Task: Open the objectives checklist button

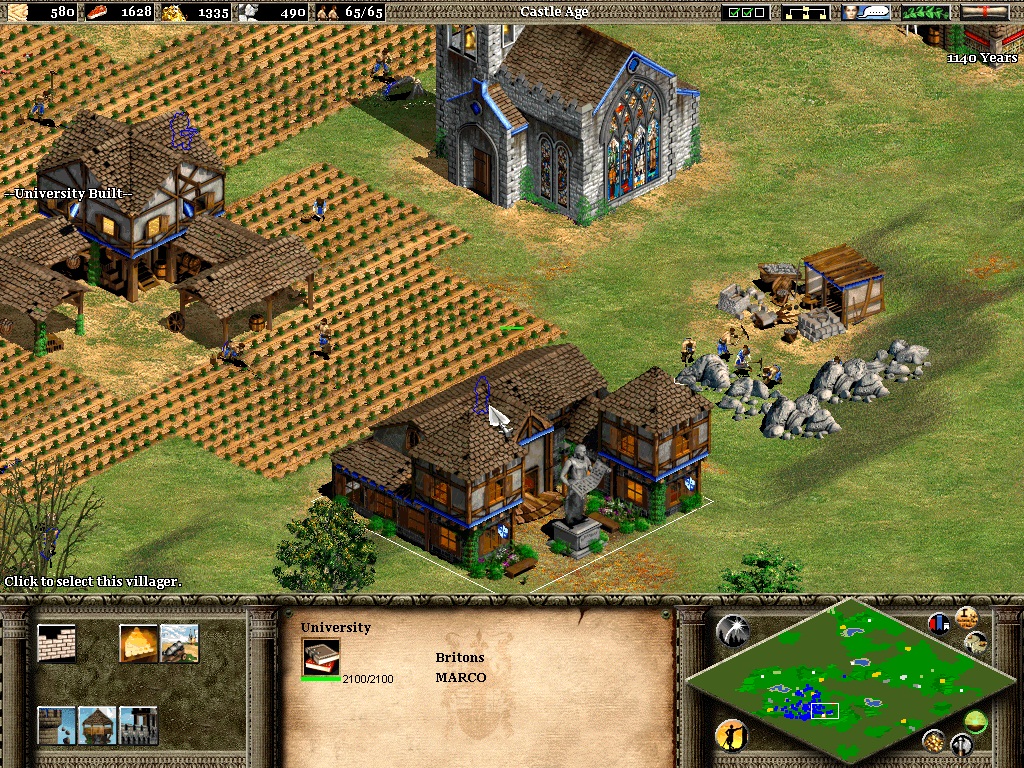Action: point(748,12)
